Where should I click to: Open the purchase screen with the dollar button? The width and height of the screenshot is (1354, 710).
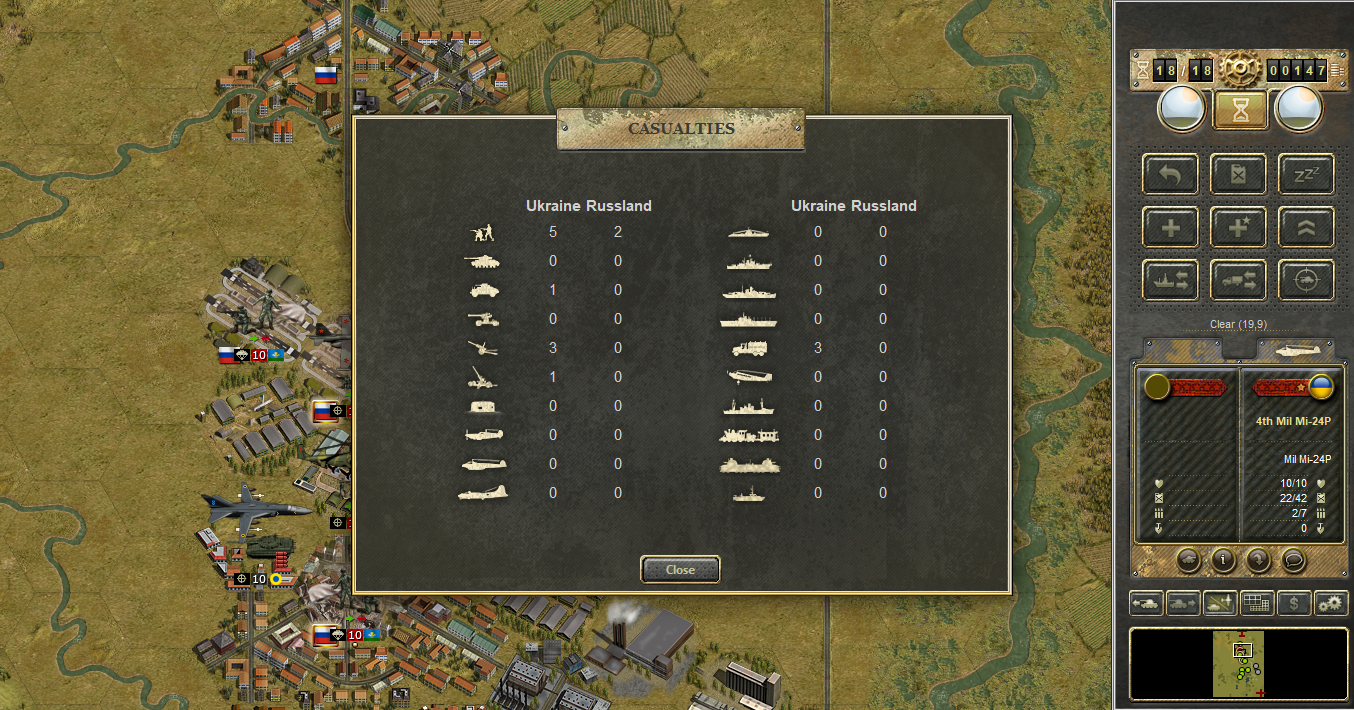pyautogui.click(x=1294, y=603)
